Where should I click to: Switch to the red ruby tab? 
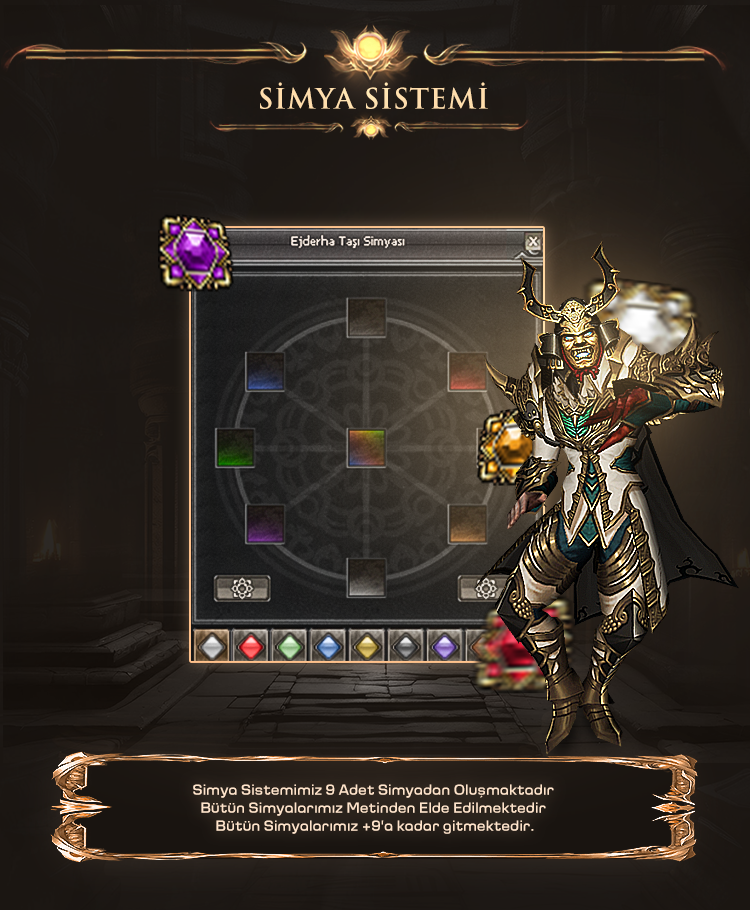pyautogui.click(x=250, y=647)
